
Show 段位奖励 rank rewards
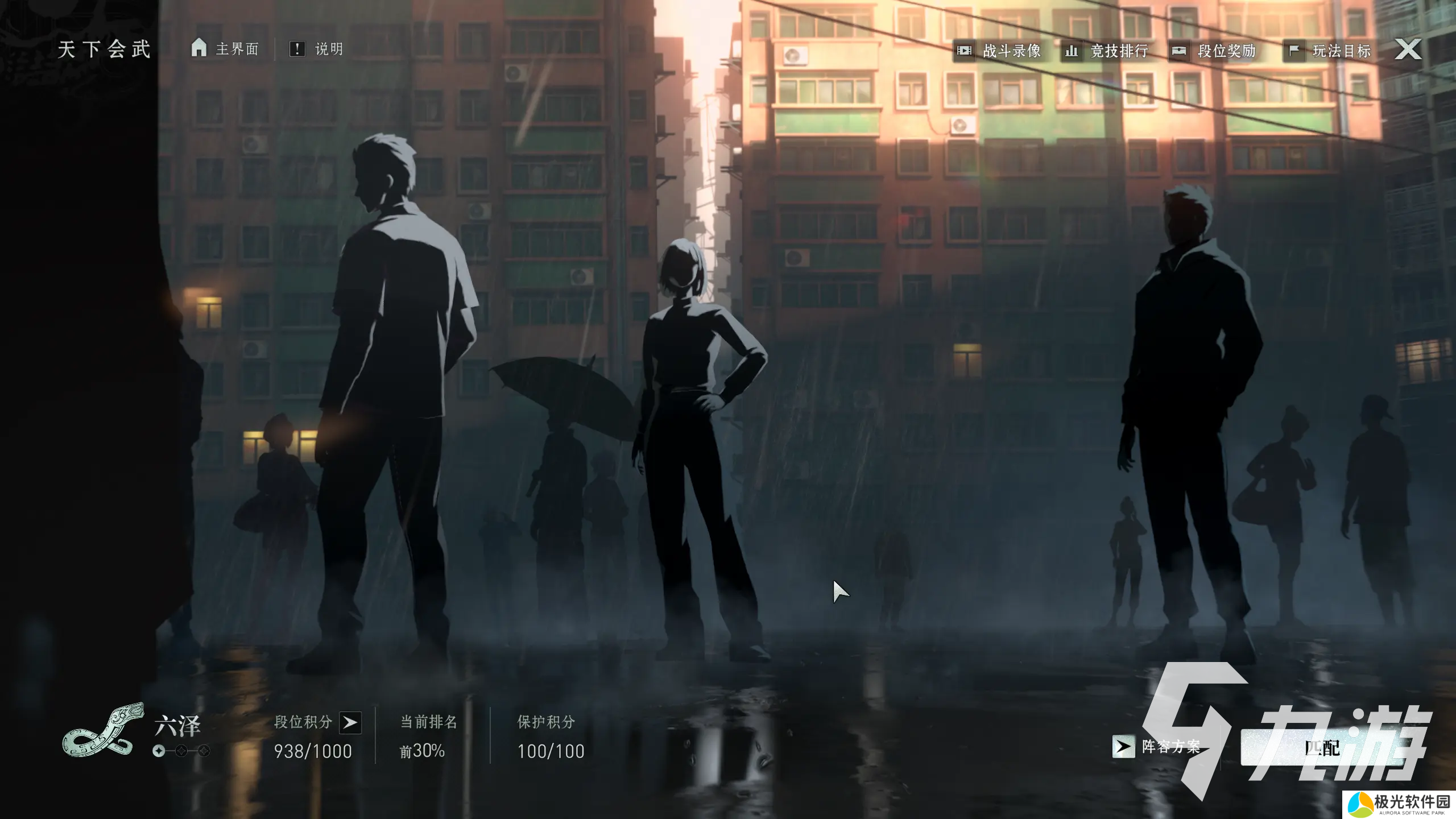tap(1214, 51)
